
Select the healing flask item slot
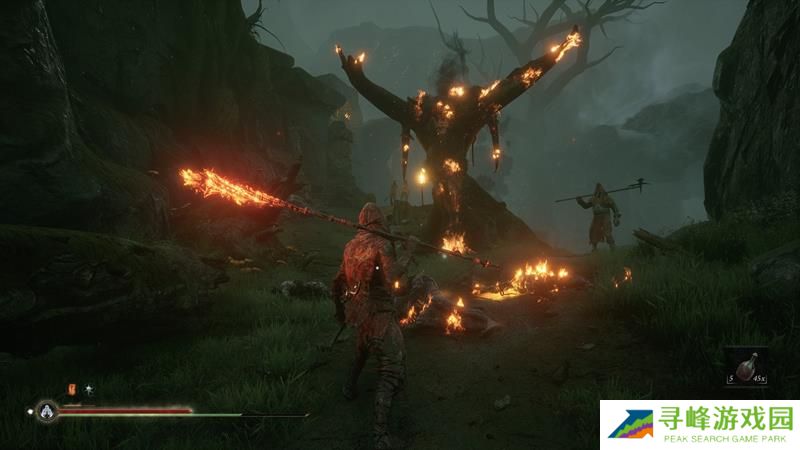tap(742, 365)
